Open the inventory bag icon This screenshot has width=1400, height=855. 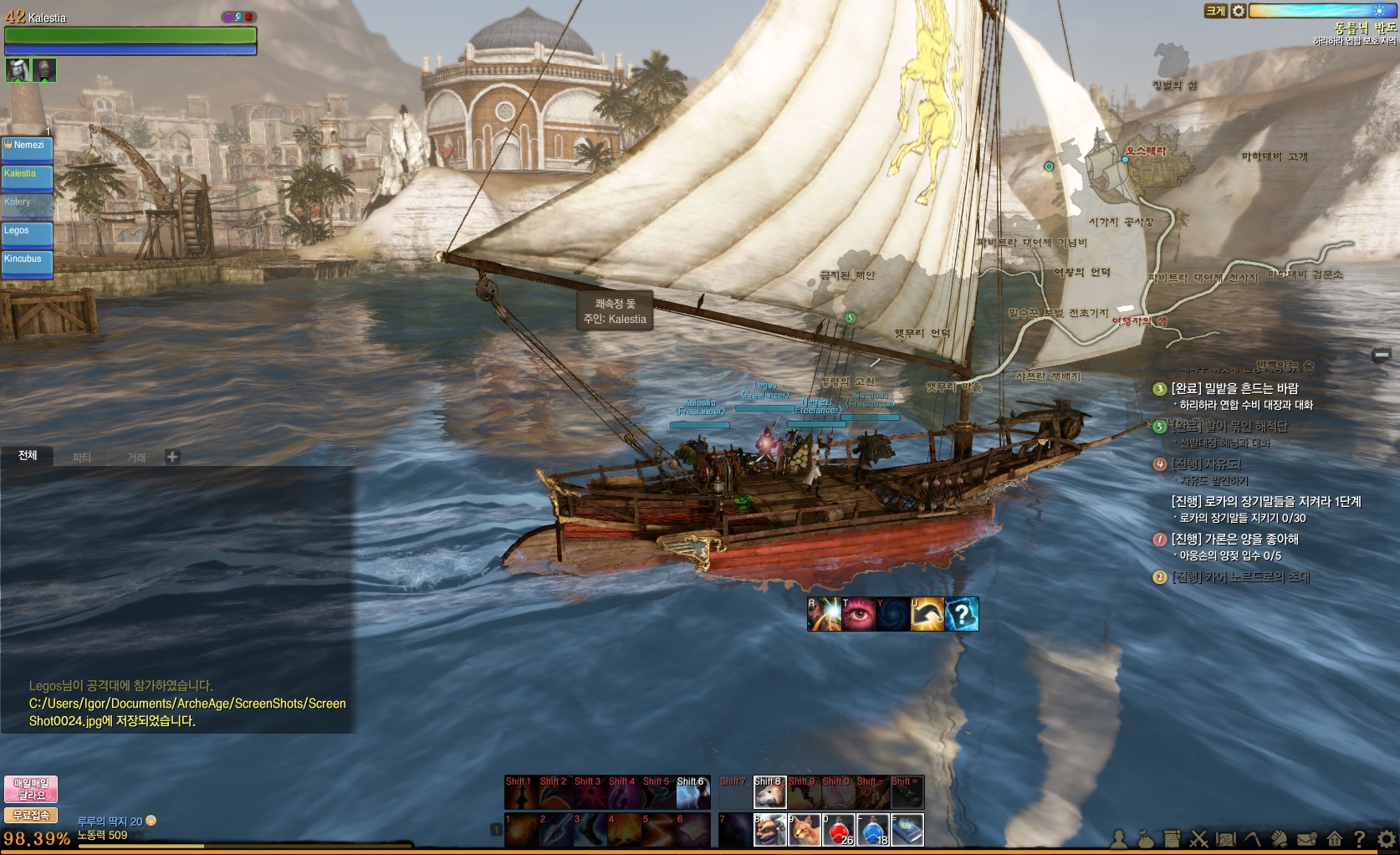(1146, 838)
